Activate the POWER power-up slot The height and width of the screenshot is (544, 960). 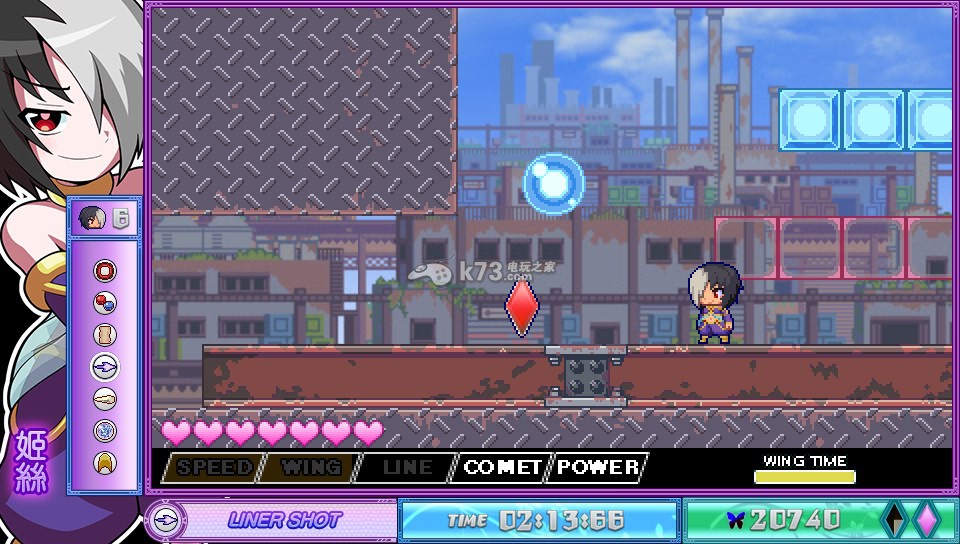(x=599, y=467)
